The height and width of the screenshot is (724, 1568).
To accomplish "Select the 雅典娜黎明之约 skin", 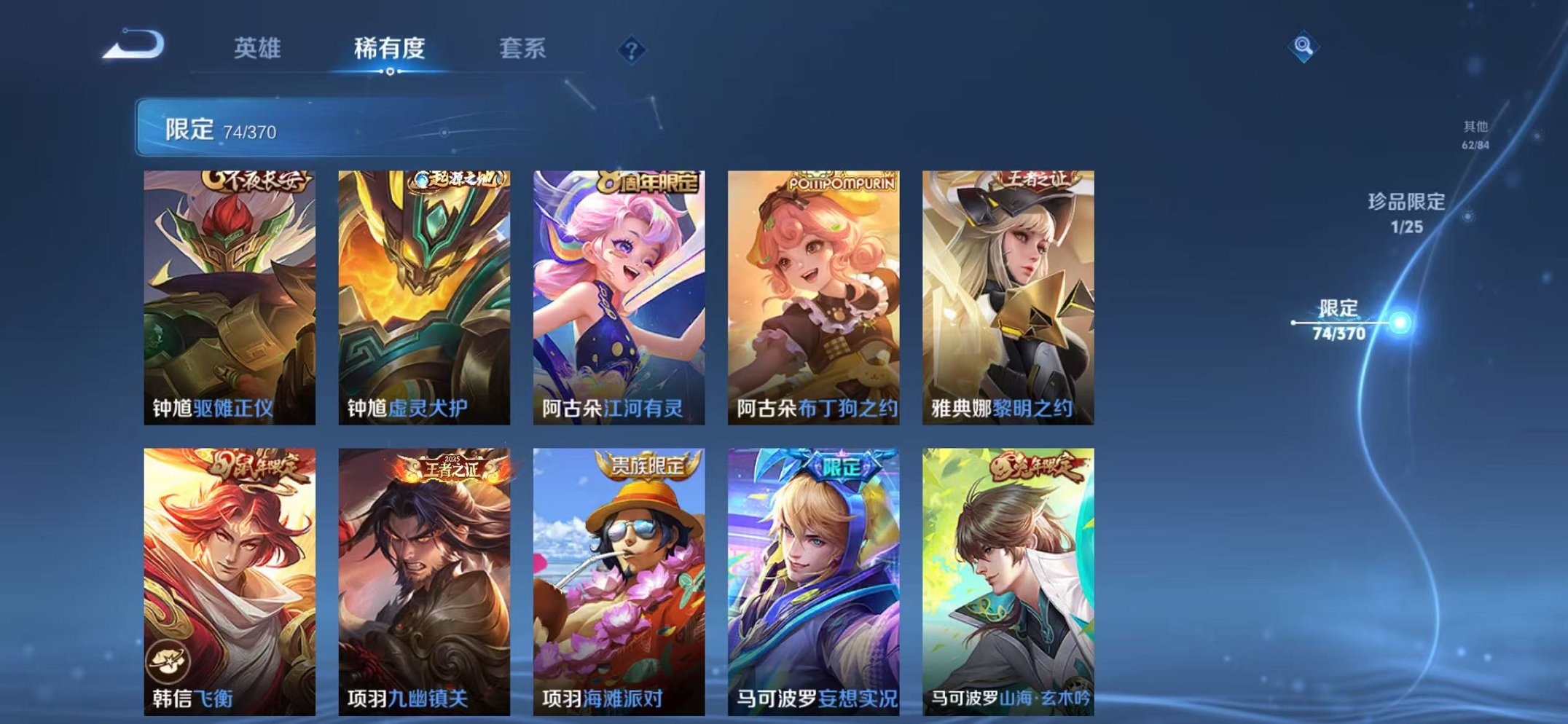I will point(1009,291).
